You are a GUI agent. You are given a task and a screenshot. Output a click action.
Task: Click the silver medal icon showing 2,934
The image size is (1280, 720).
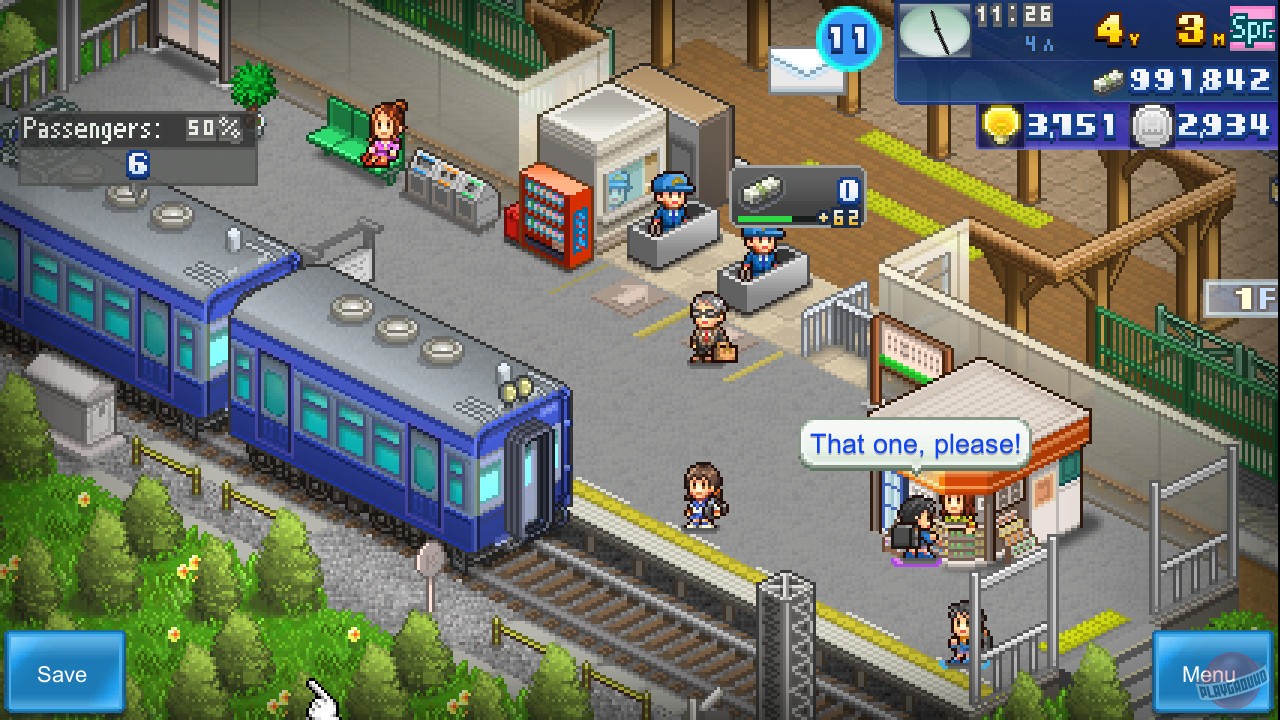coord(1152,126)
